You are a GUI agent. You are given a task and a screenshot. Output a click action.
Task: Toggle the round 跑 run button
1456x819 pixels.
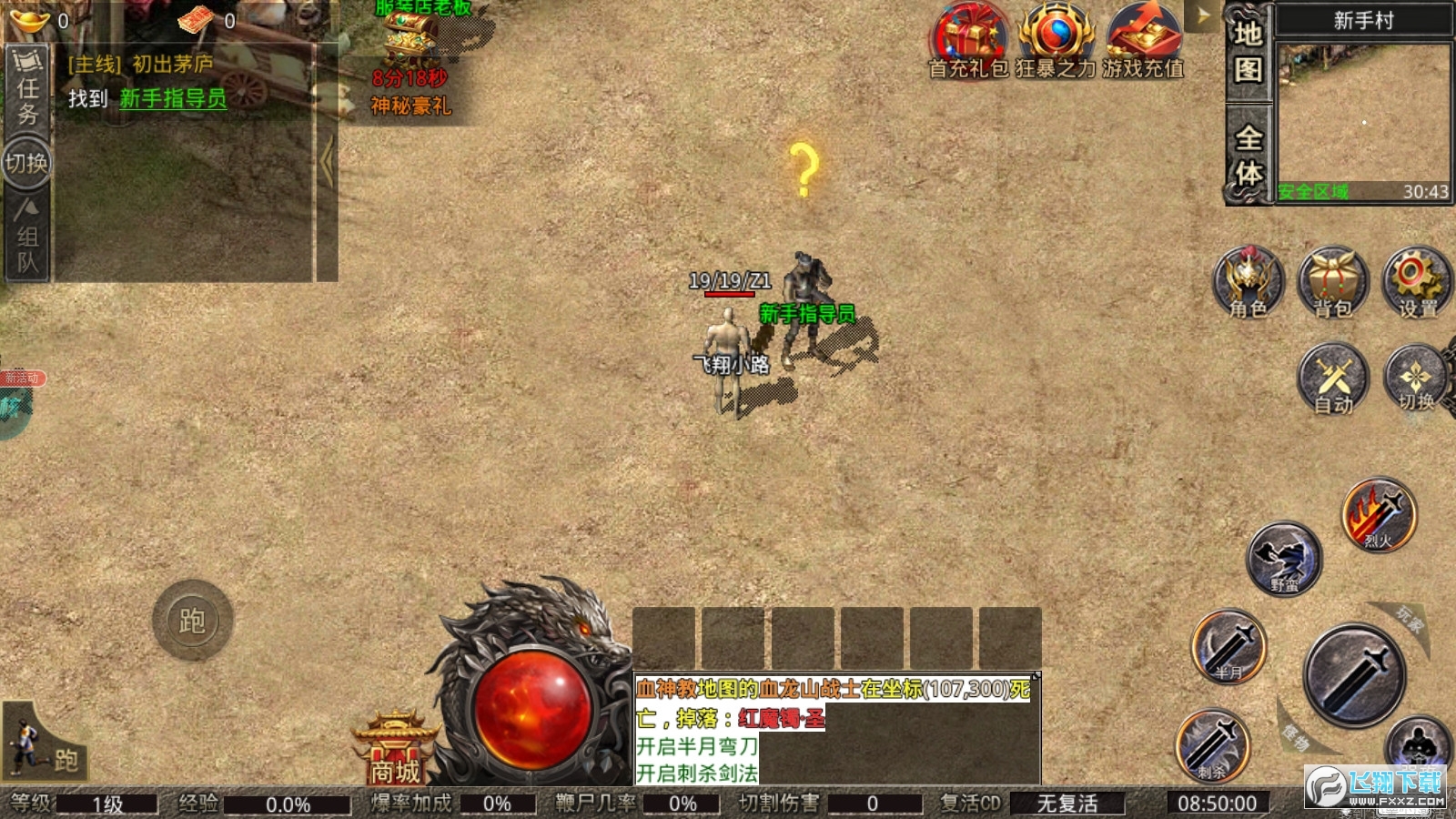pyautogui.click(x=192, y=621)
